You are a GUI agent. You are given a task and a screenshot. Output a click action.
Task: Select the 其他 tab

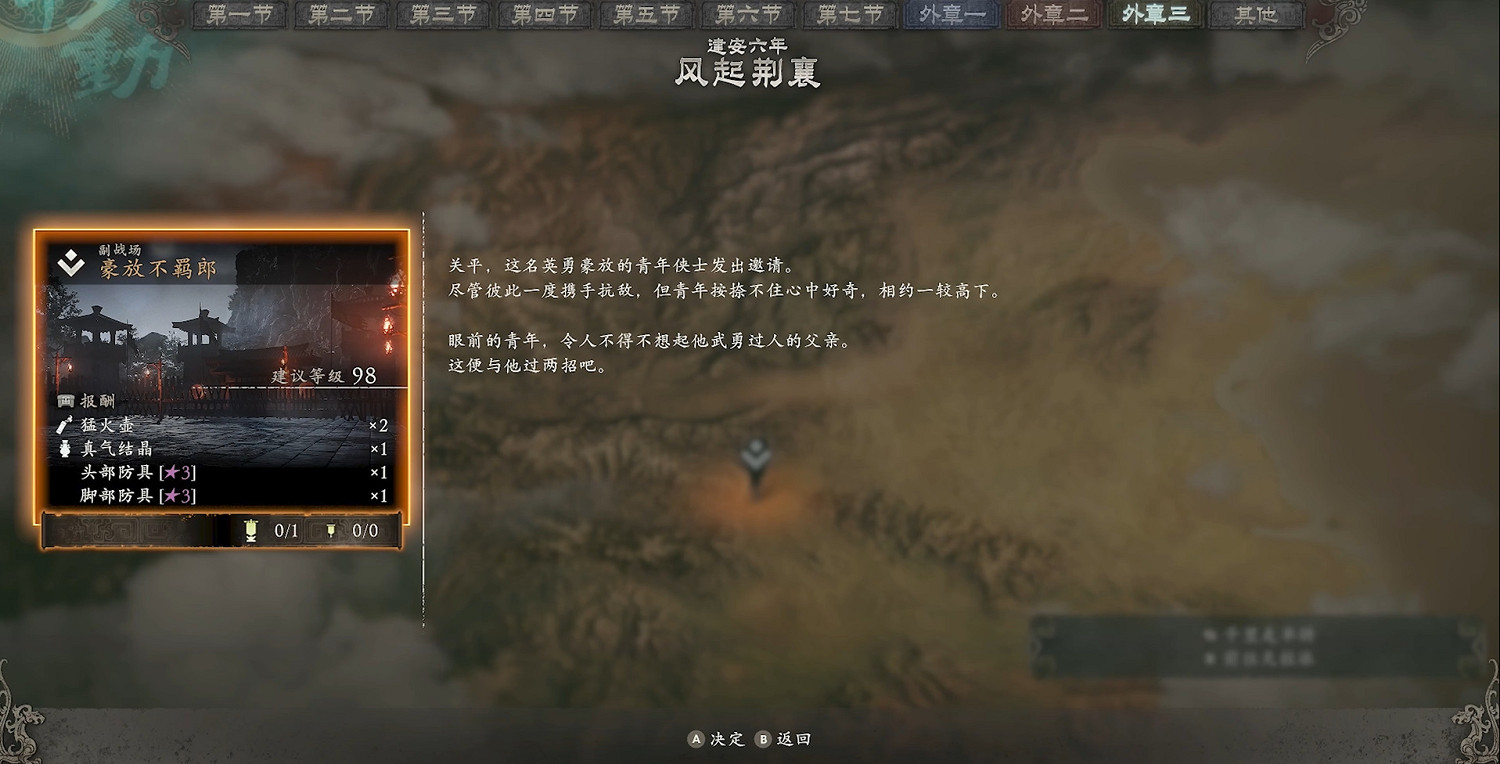pos(1255,15)
